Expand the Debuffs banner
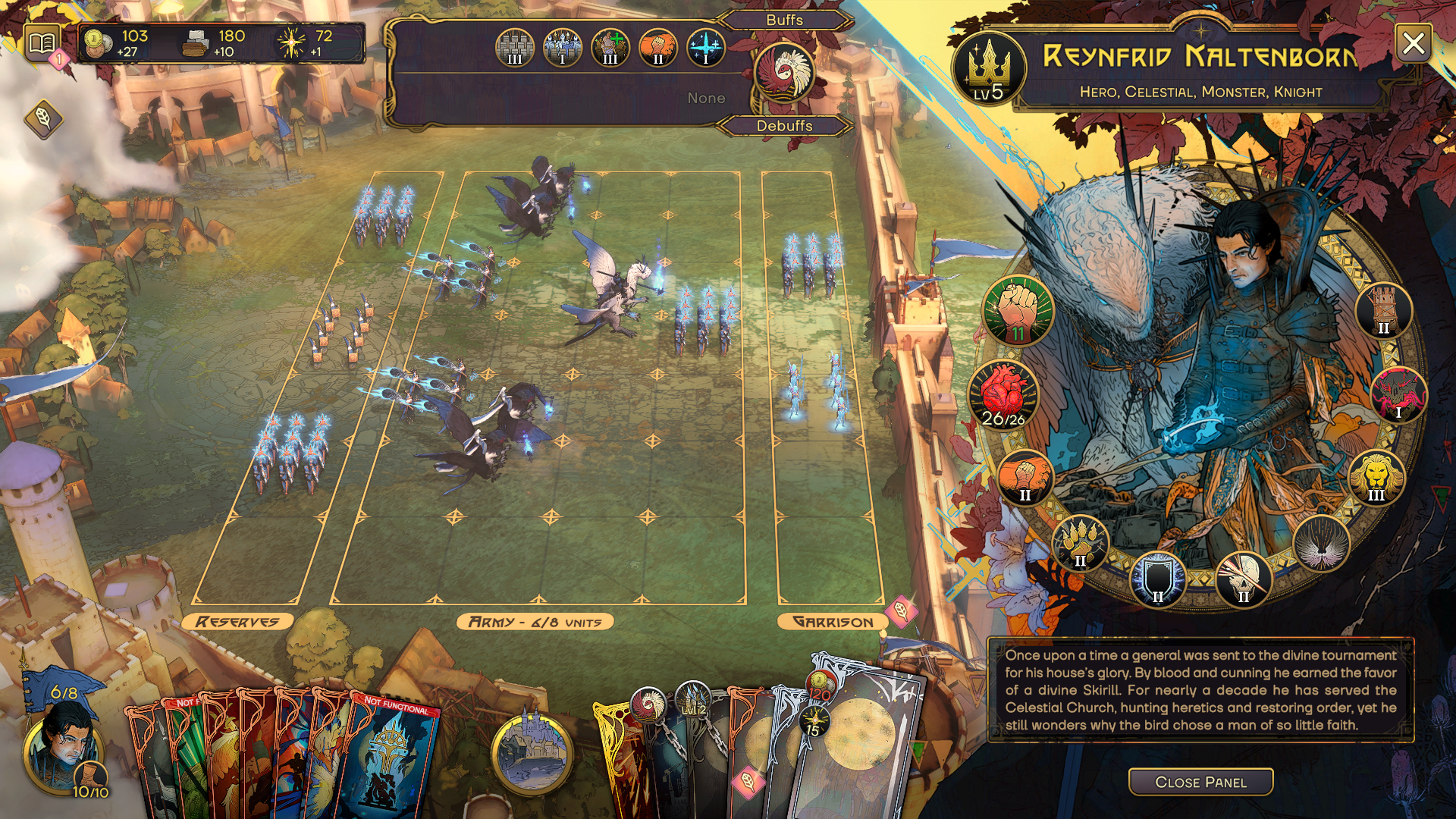The width and height of the screenshot is (1456, 819). 786,127
